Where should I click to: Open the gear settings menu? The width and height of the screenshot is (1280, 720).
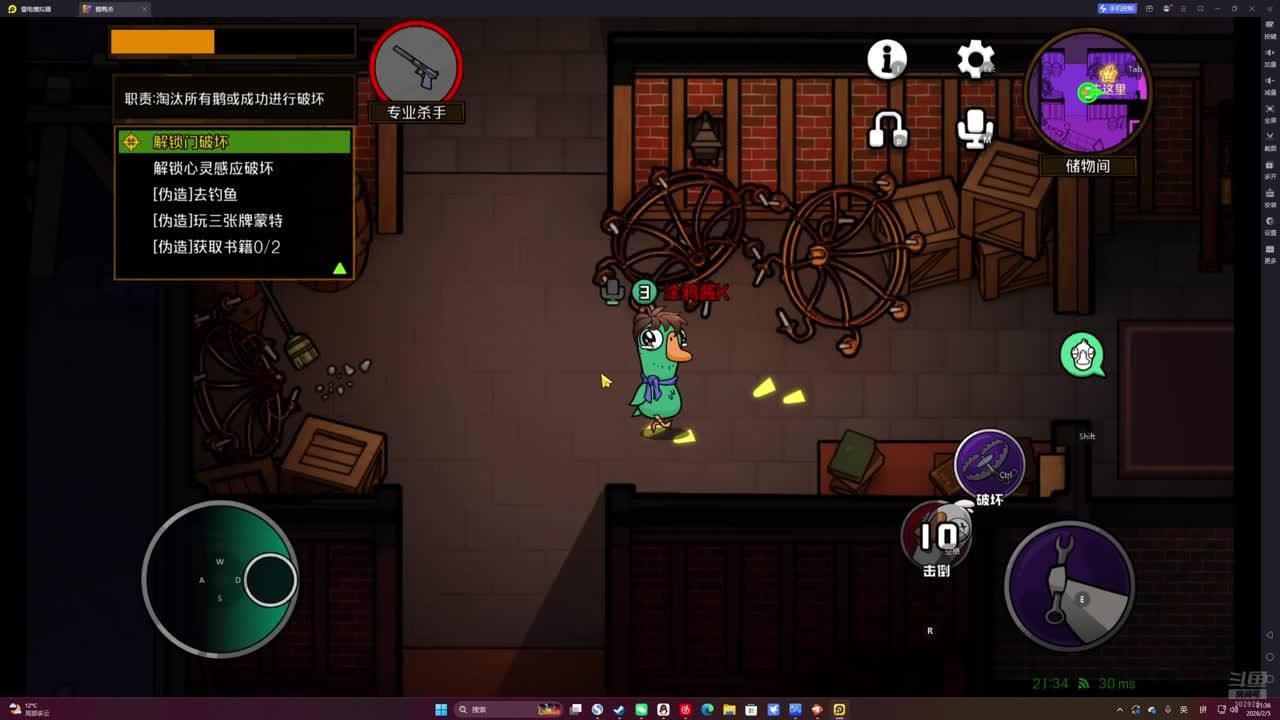point(975,60)
